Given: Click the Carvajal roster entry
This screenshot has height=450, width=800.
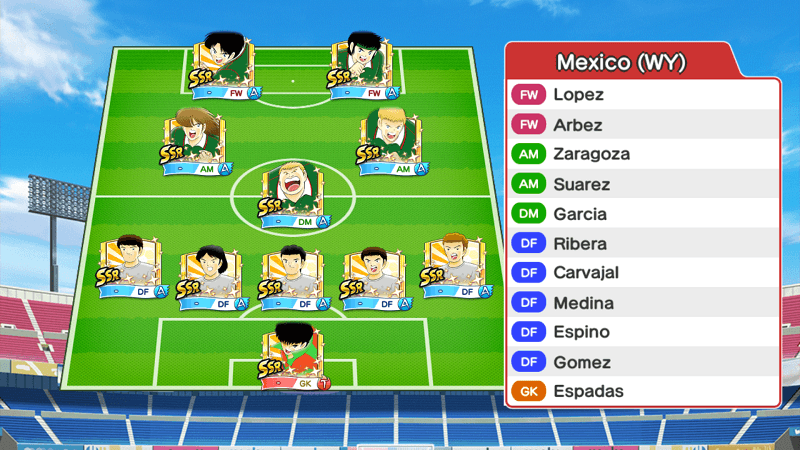Looking at the screenshot, I should [x=642, y=272].
